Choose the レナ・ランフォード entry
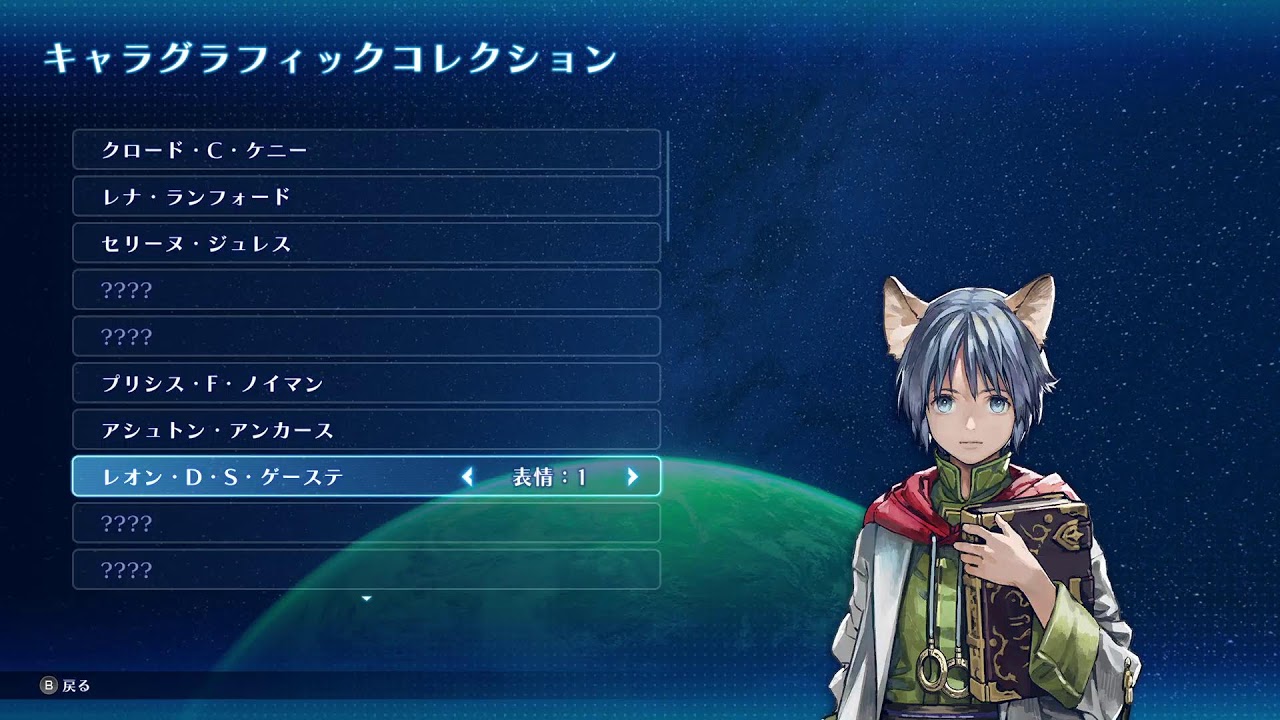 (366, 197)
